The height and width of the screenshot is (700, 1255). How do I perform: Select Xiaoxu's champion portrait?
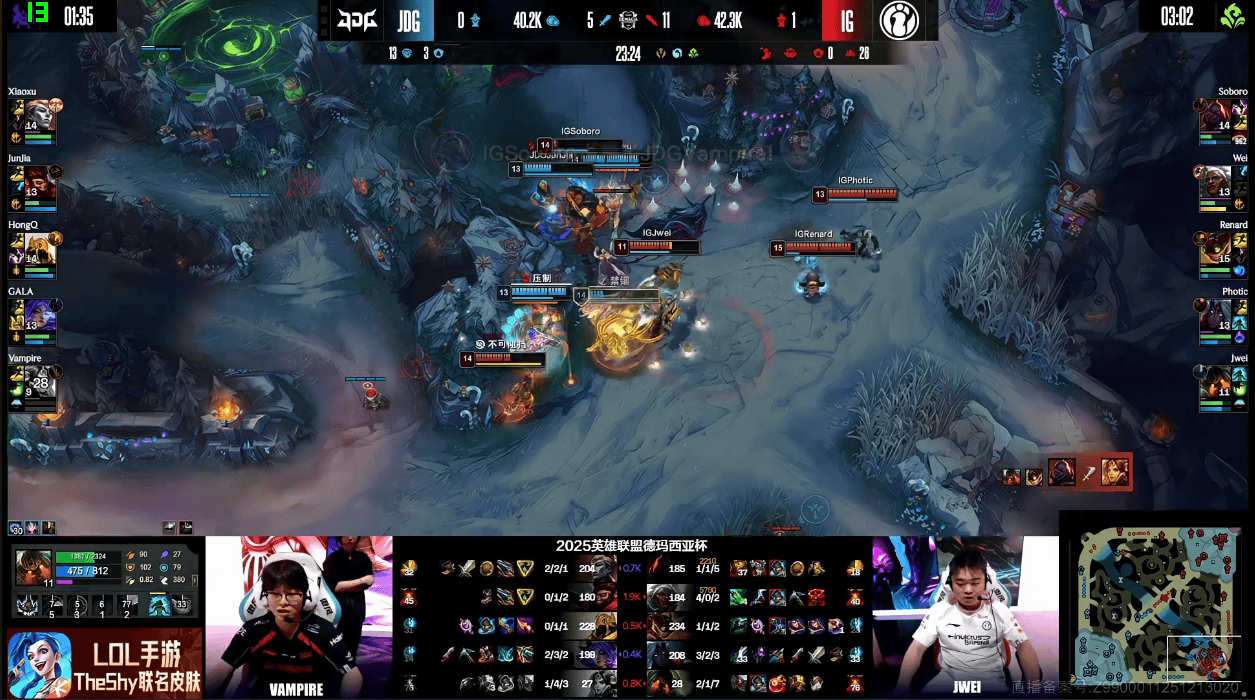(39, 114)
